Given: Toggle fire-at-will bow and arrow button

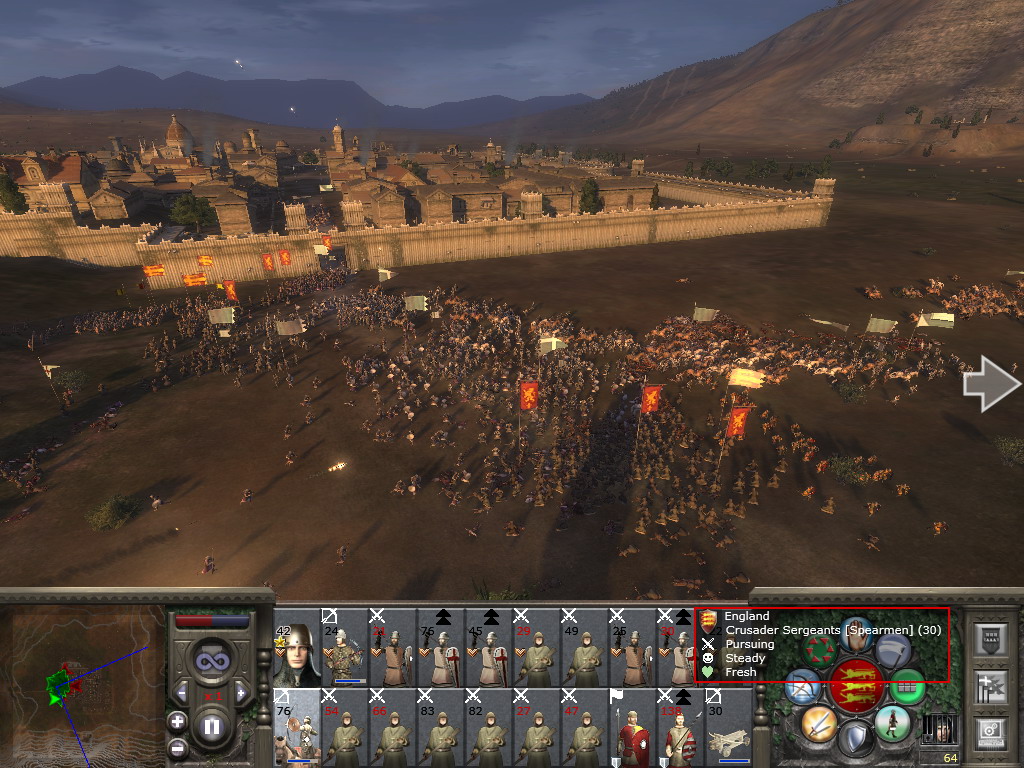Looking at the screenshot, I should pyautogui.click(x=803, y=686).
